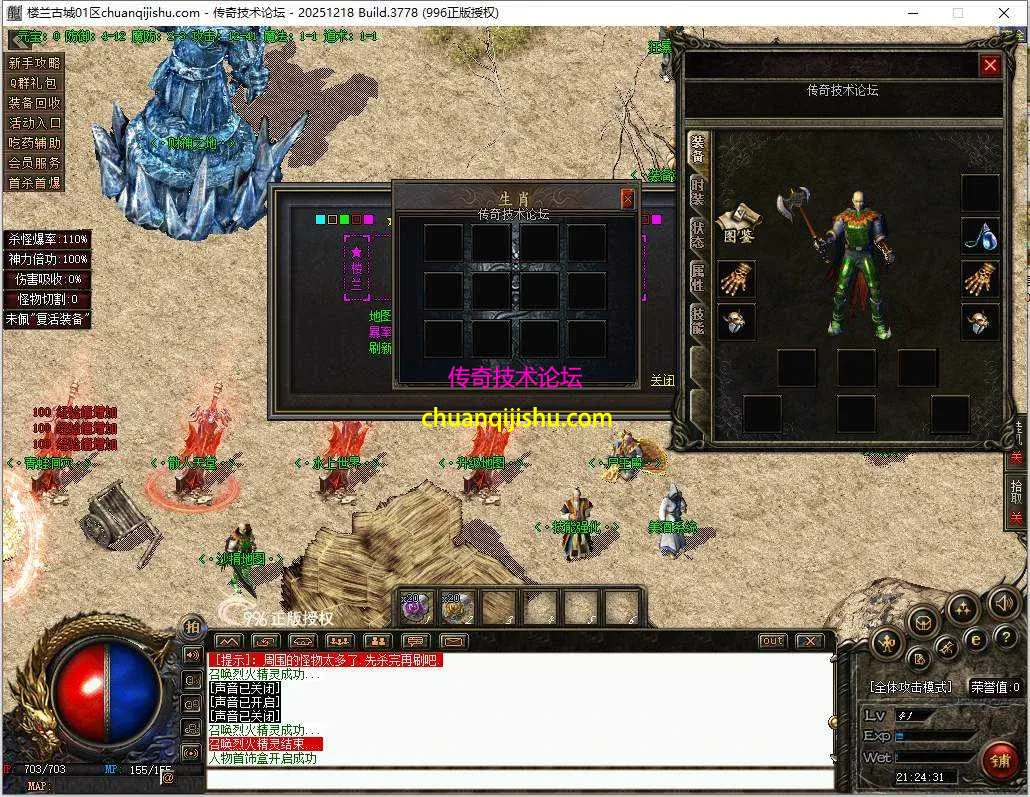Click the red 铺 shop button
The image size is (1030, 797).
pyautogui.click(x=999, y=761)
